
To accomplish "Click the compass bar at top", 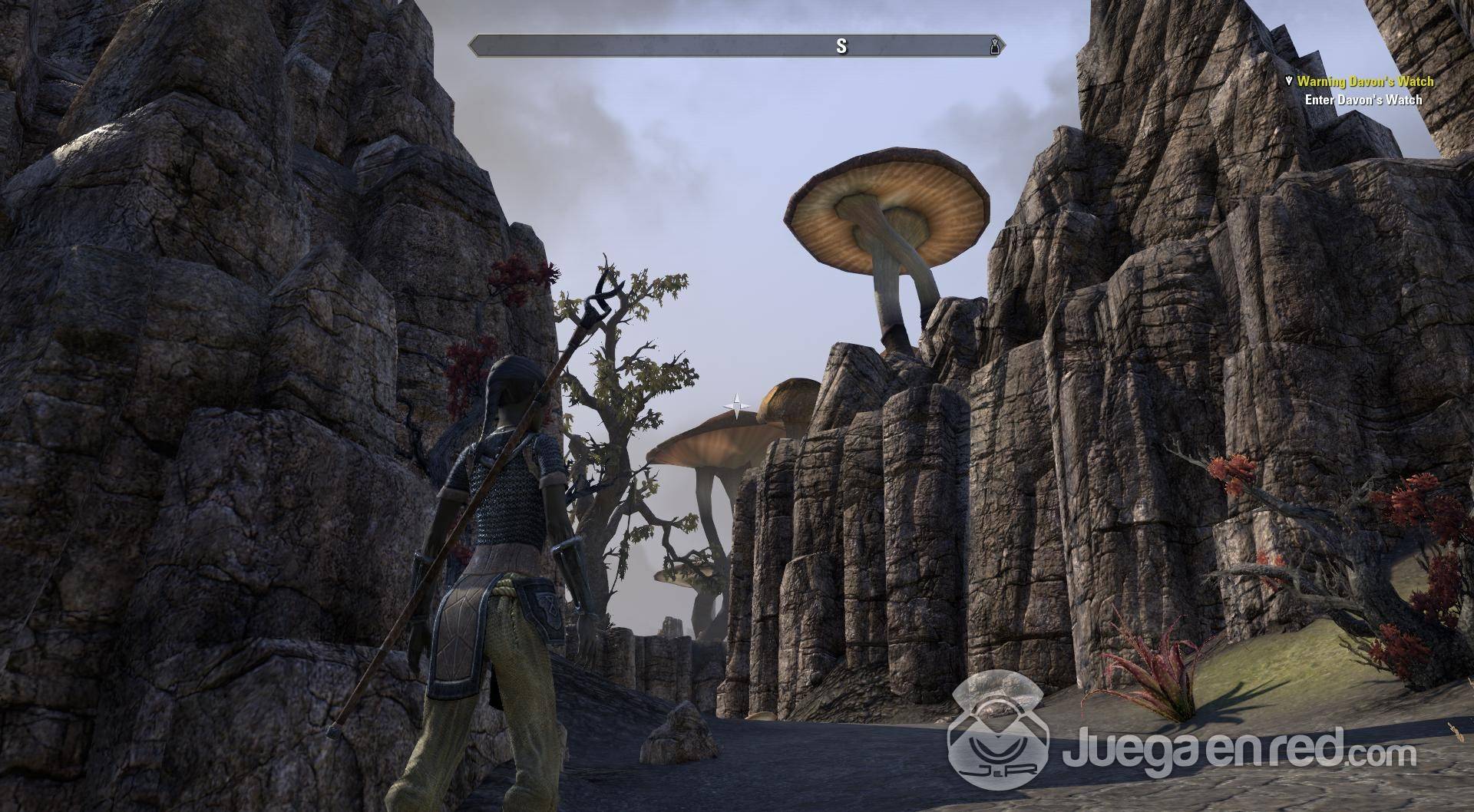I will [x=737, y=46].
